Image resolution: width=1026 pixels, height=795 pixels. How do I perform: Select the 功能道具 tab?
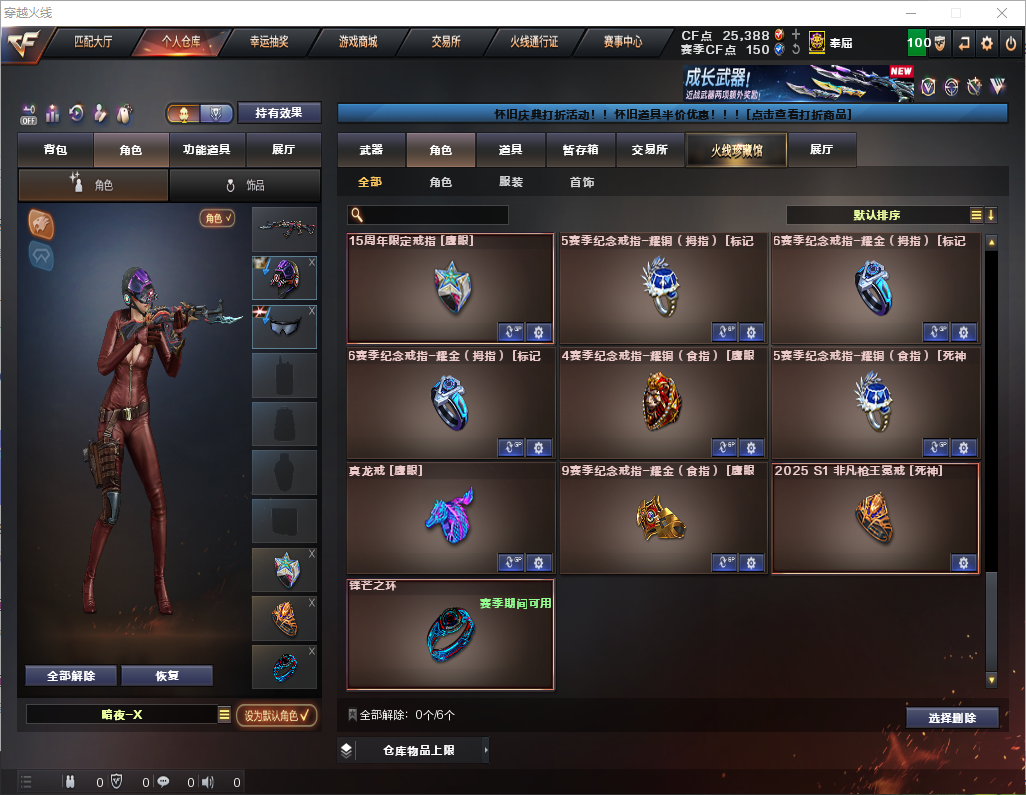pos(207,150)
